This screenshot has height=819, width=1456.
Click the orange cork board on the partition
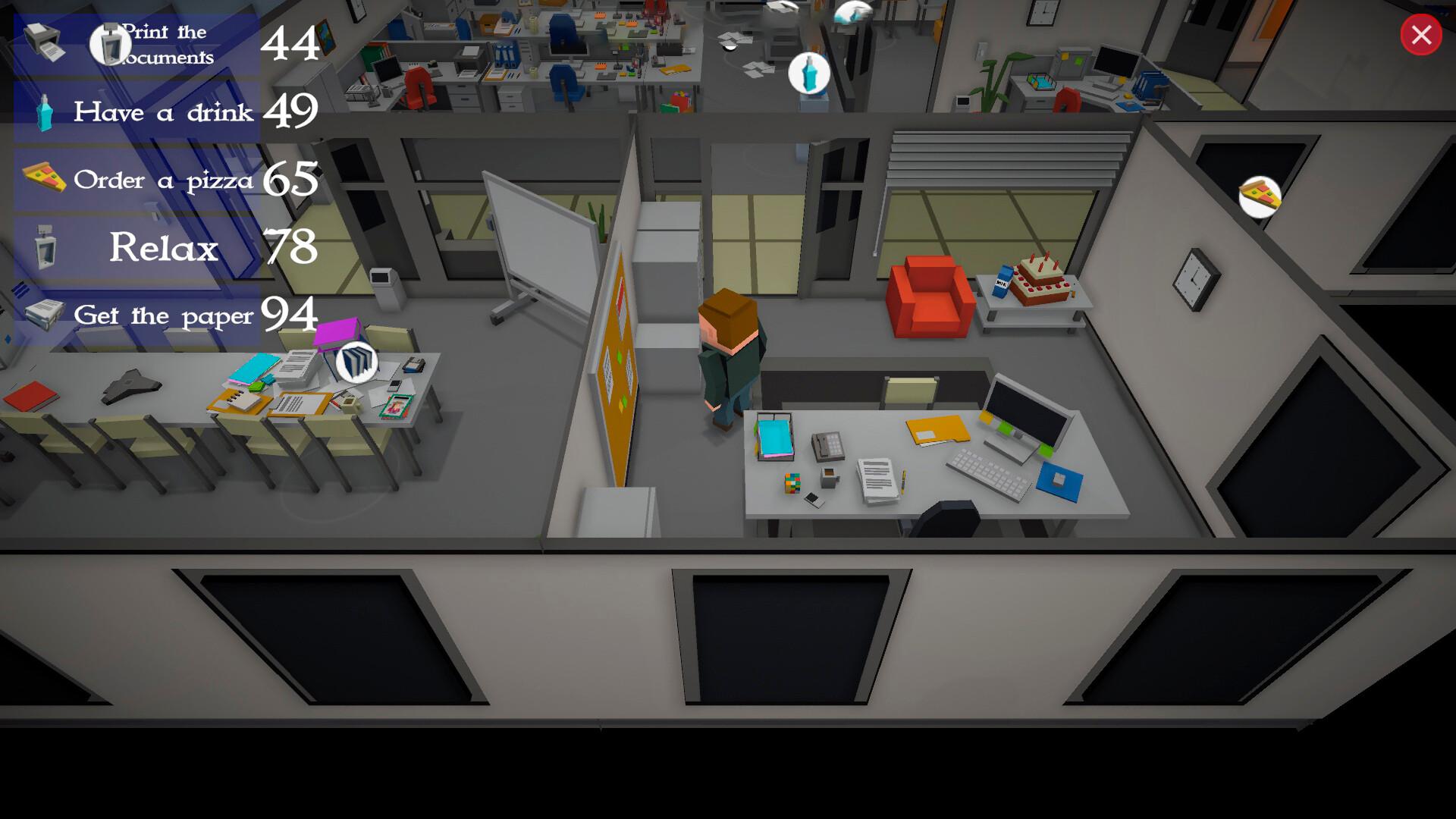[x=622, y=356]
